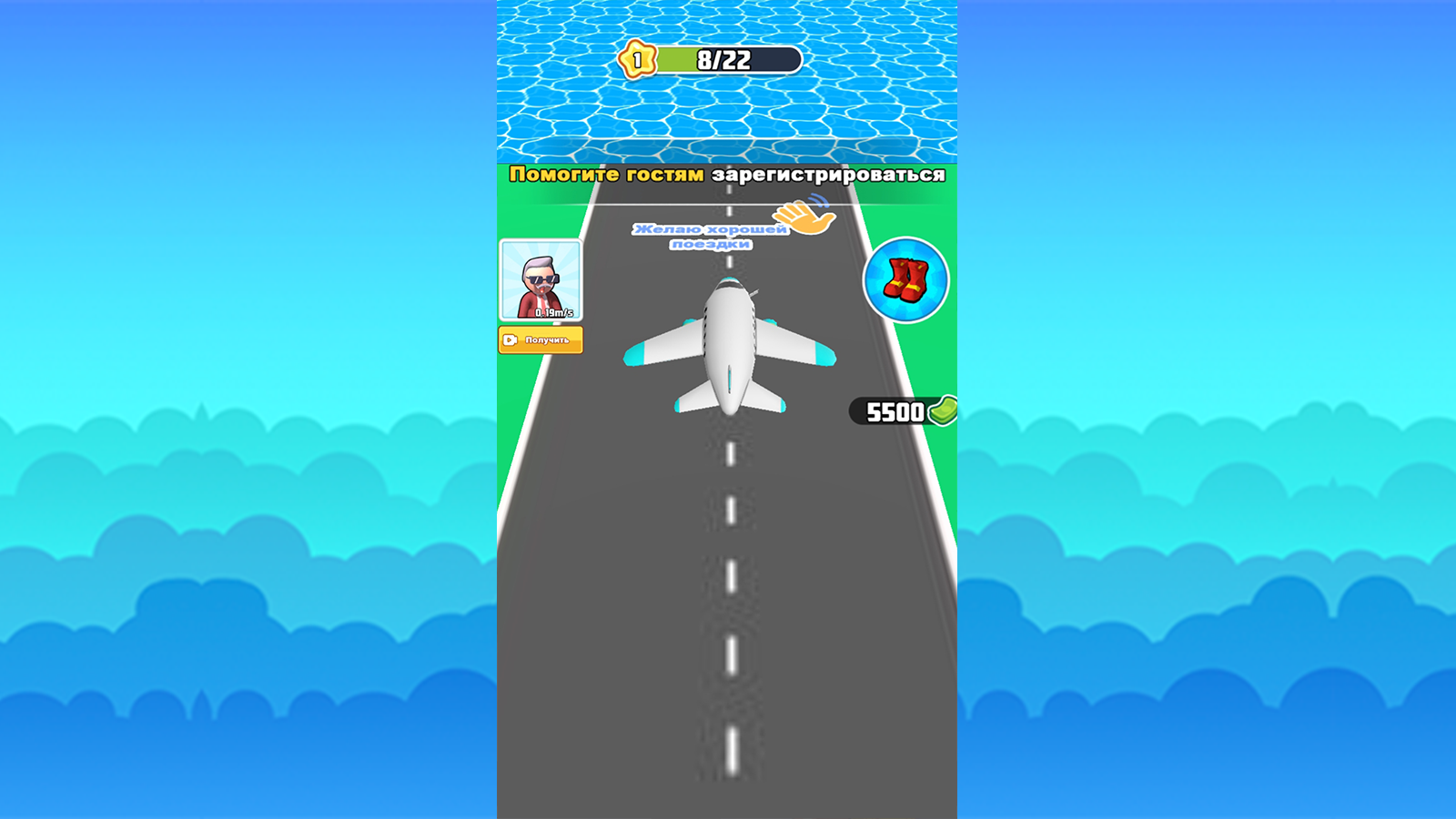Viewport: 1456px width, 819px height.
Task: Select the passenger portrait frame
Action: [541, 280]
